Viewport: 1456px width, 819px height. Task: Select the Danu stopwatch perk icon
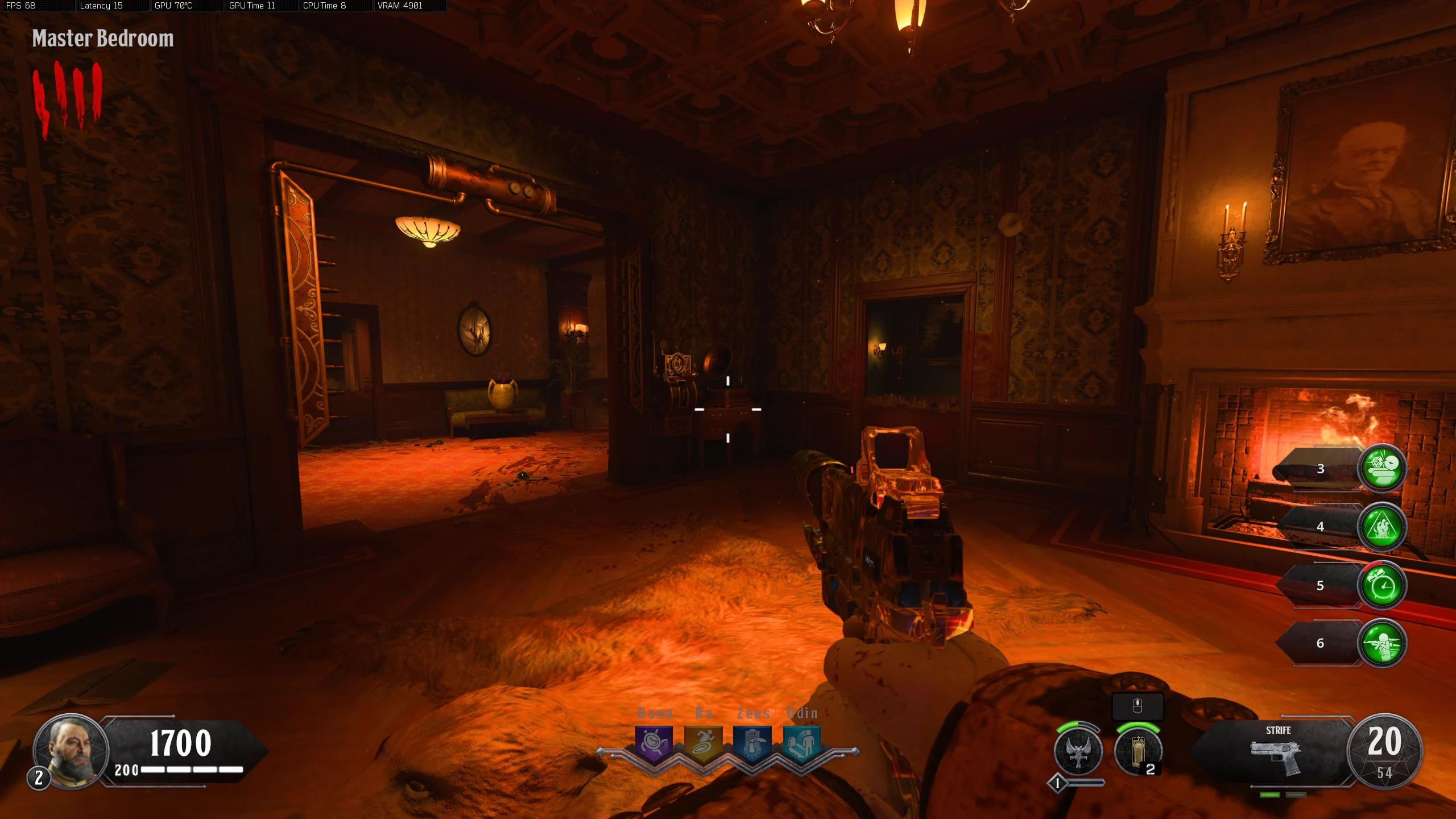(x=654, y=743)
